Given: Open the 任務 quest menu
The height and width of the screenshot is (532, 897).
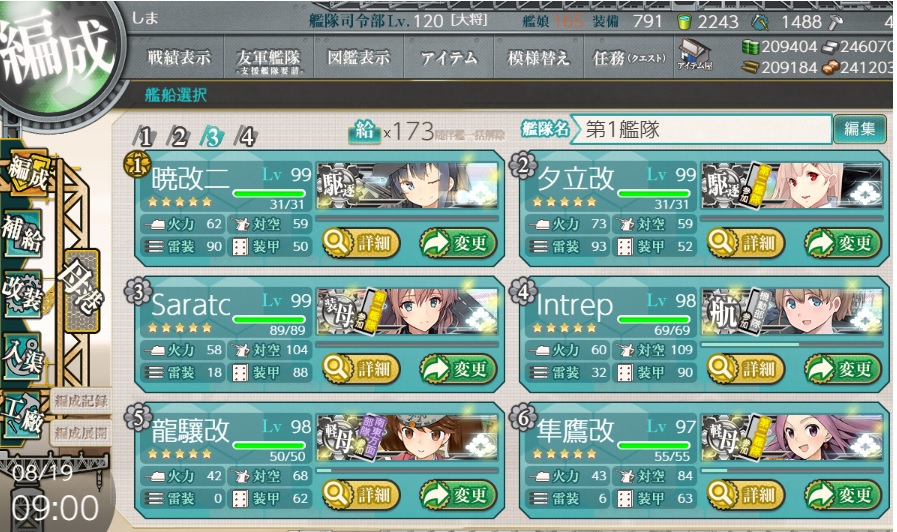Looking at the screenshot, I should pos(629,58).
